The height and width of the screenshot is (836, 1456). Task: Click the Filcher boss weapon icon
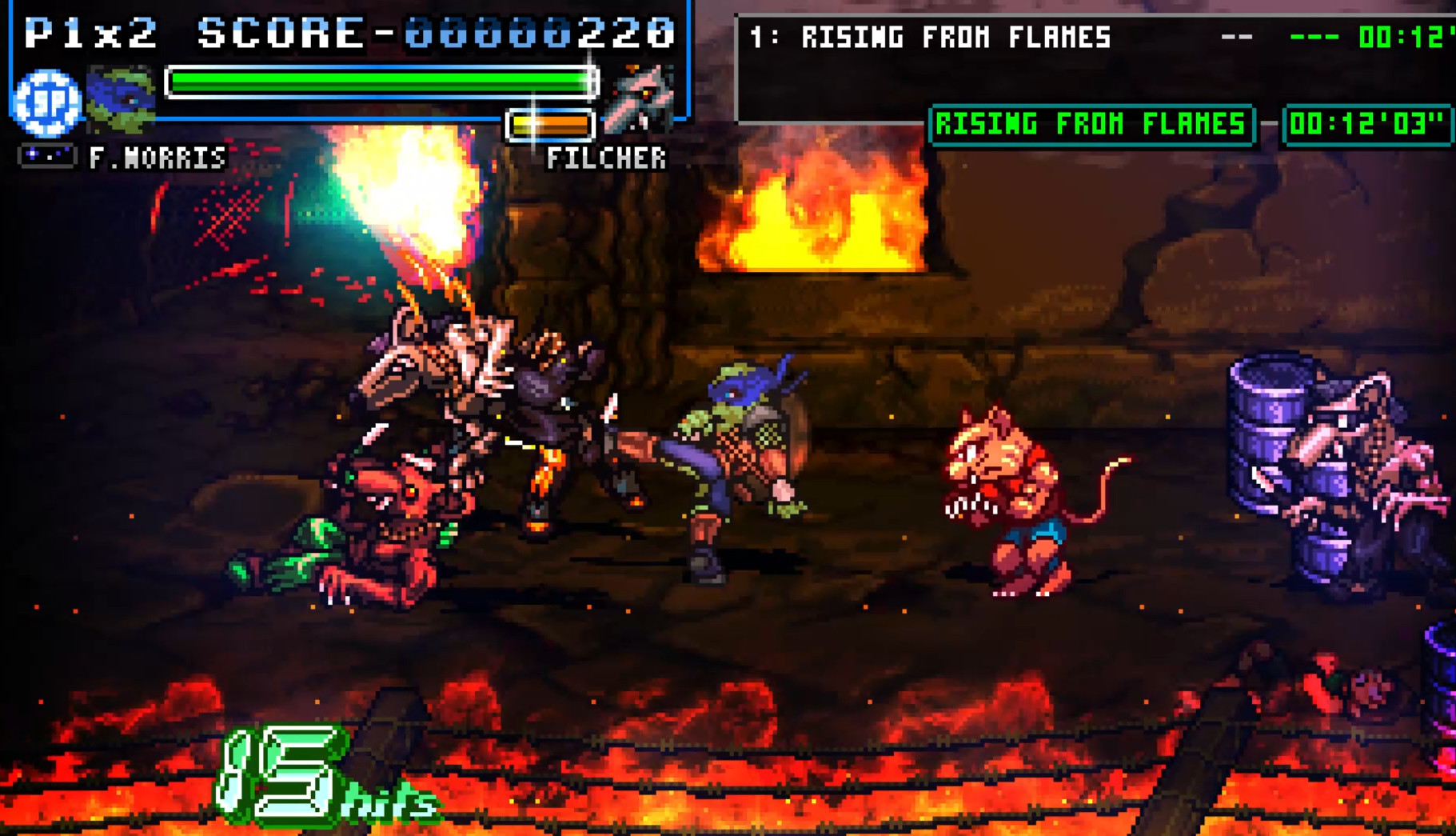[x=640, y=99]
